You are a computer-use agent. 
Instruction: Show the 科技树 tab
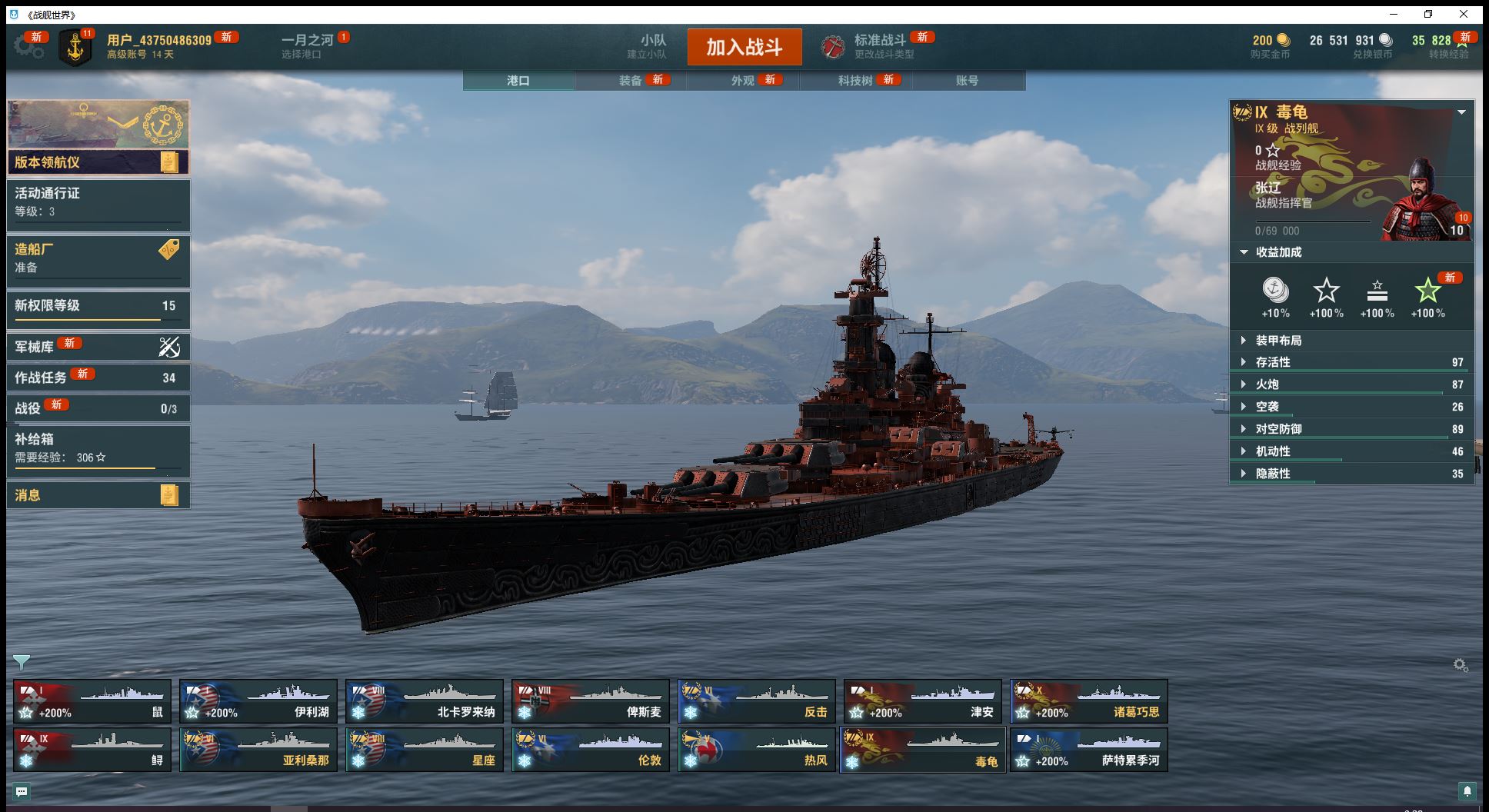coord(855,80)
